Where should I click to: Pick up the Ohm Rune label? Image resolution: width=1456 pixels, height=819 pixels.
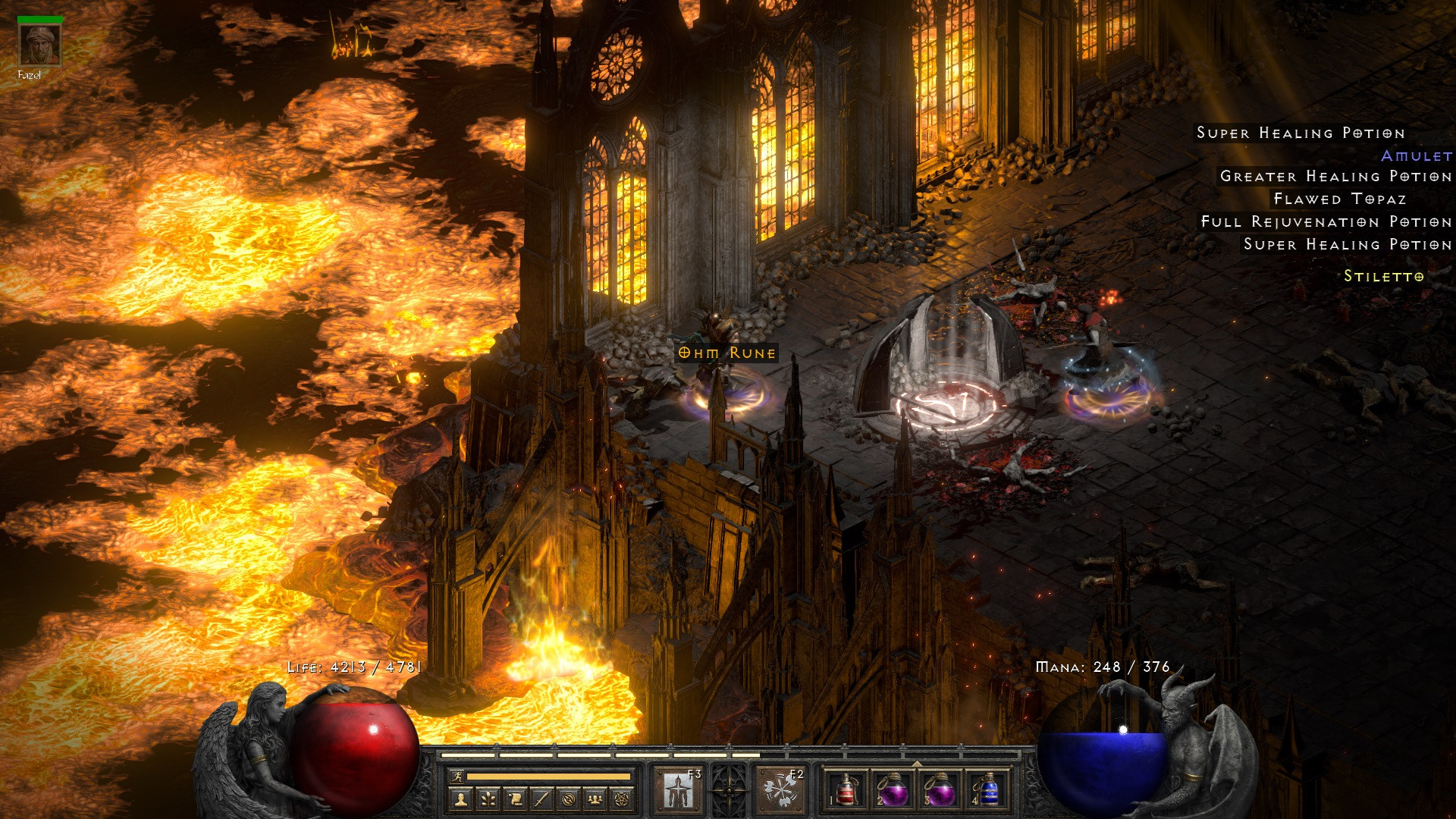coord(726,353)
